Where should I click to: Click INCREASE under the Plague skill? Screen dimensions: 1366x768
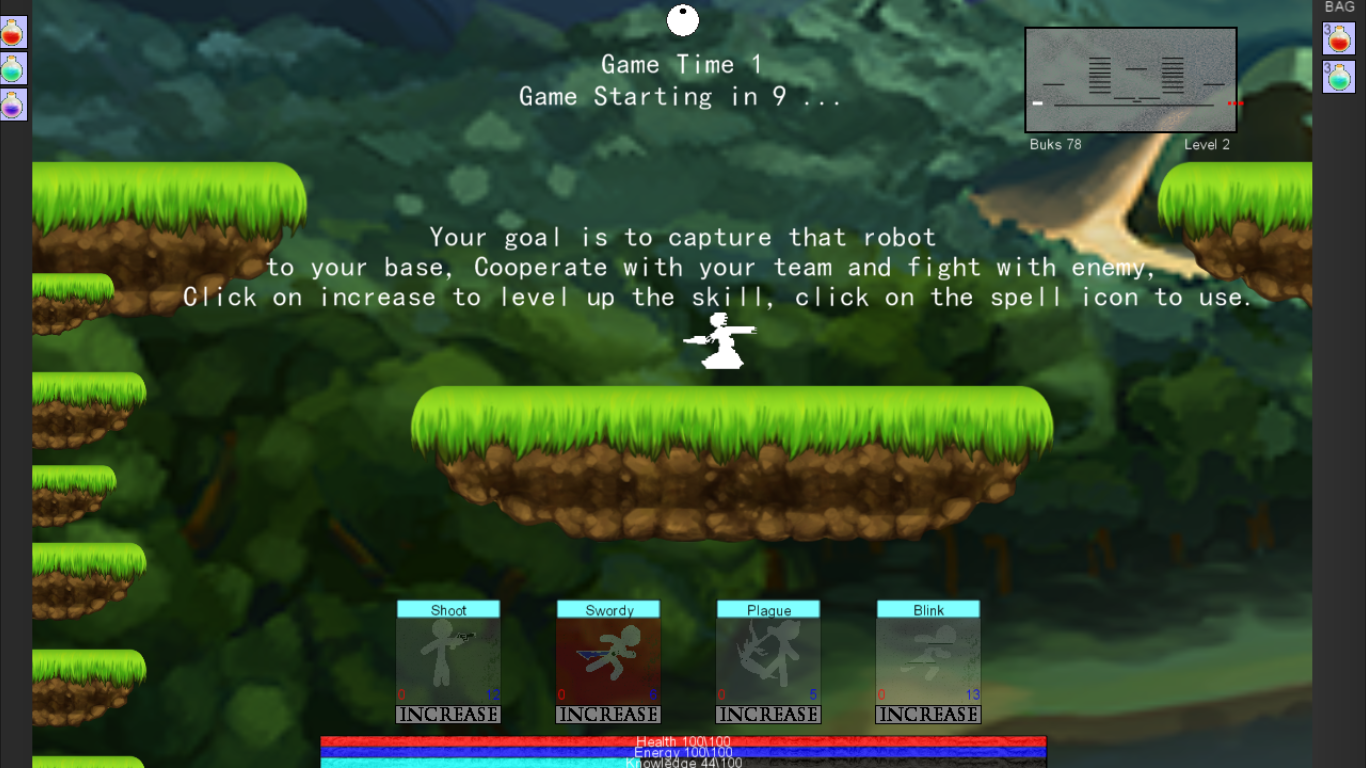(x=768, y=714)
